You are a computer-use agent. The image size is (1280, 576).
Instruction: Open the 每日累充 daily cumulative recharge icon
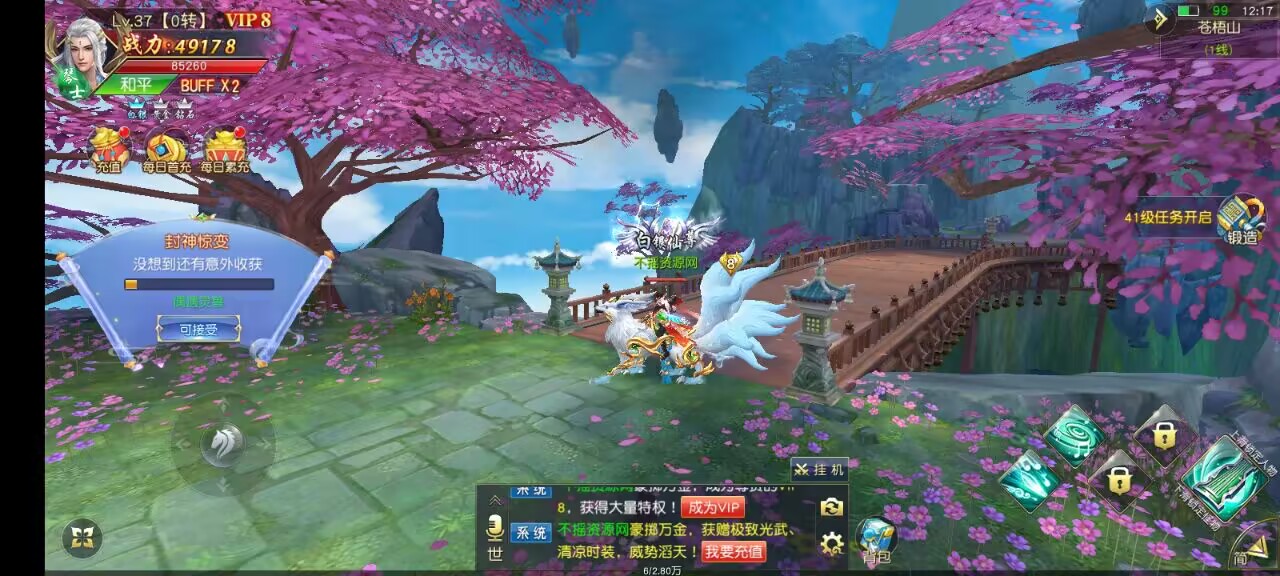click(x=224, y=150)
